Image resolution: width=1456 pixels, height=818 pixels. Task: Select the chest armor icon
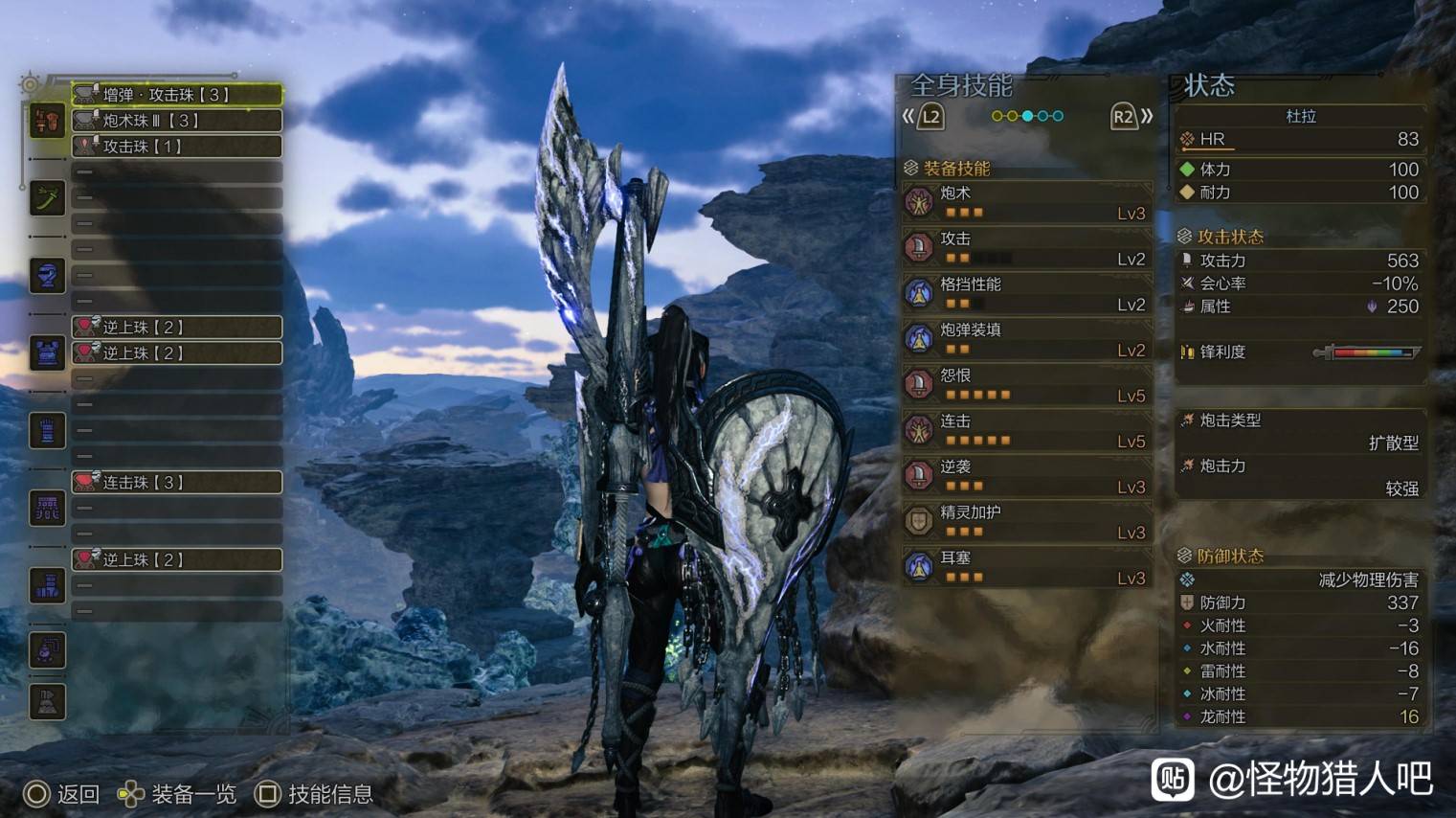47,352
